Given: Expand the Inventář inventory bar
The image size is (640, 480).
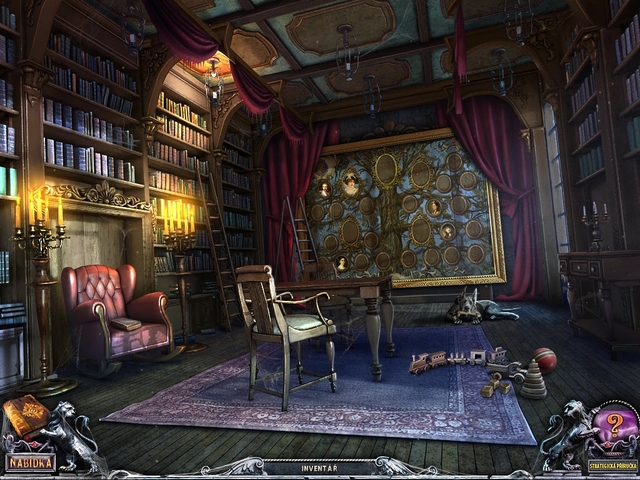Looking at the screenshot, I should pos(319,467).
